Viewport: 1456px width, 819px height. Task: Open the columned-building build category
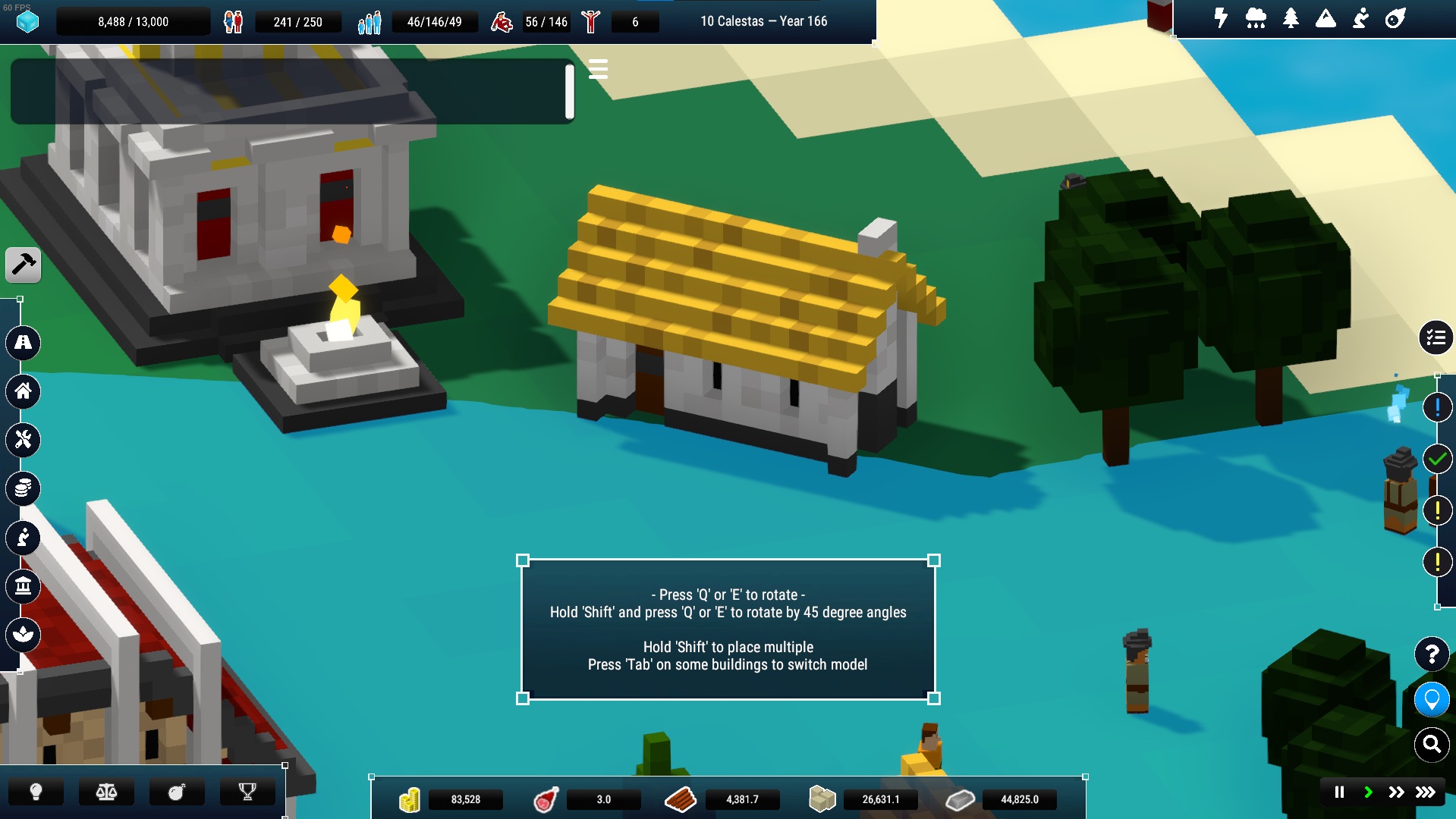24,586
